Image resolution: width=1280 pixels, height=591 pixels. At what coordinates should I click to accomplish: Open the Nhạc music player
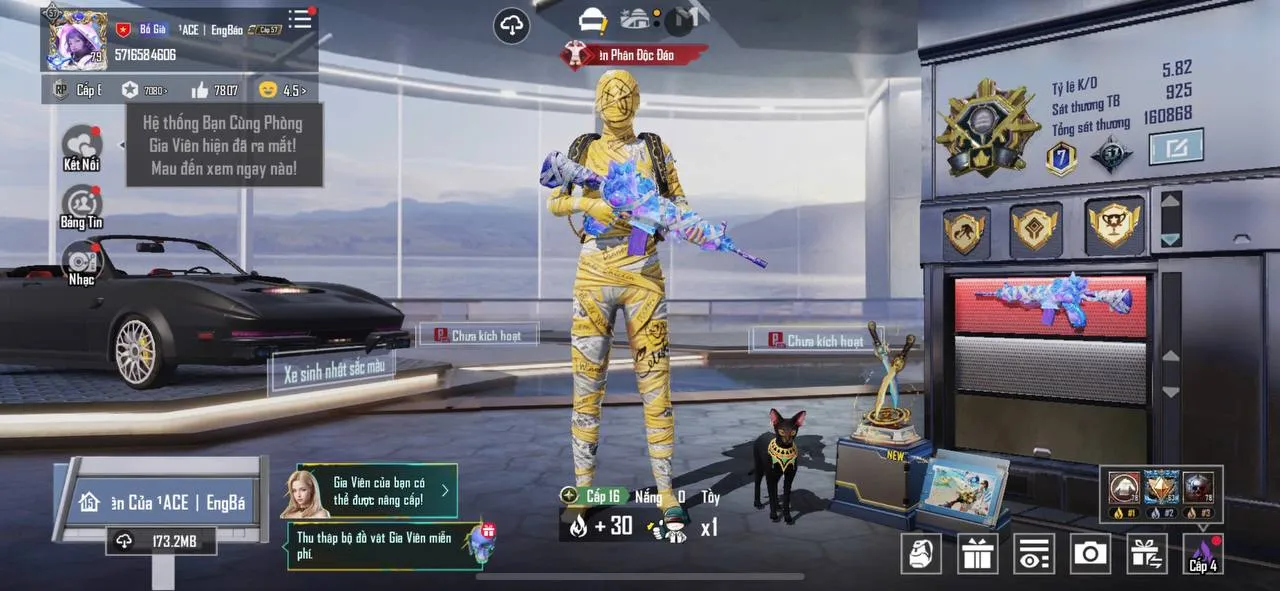pos(82,262)
